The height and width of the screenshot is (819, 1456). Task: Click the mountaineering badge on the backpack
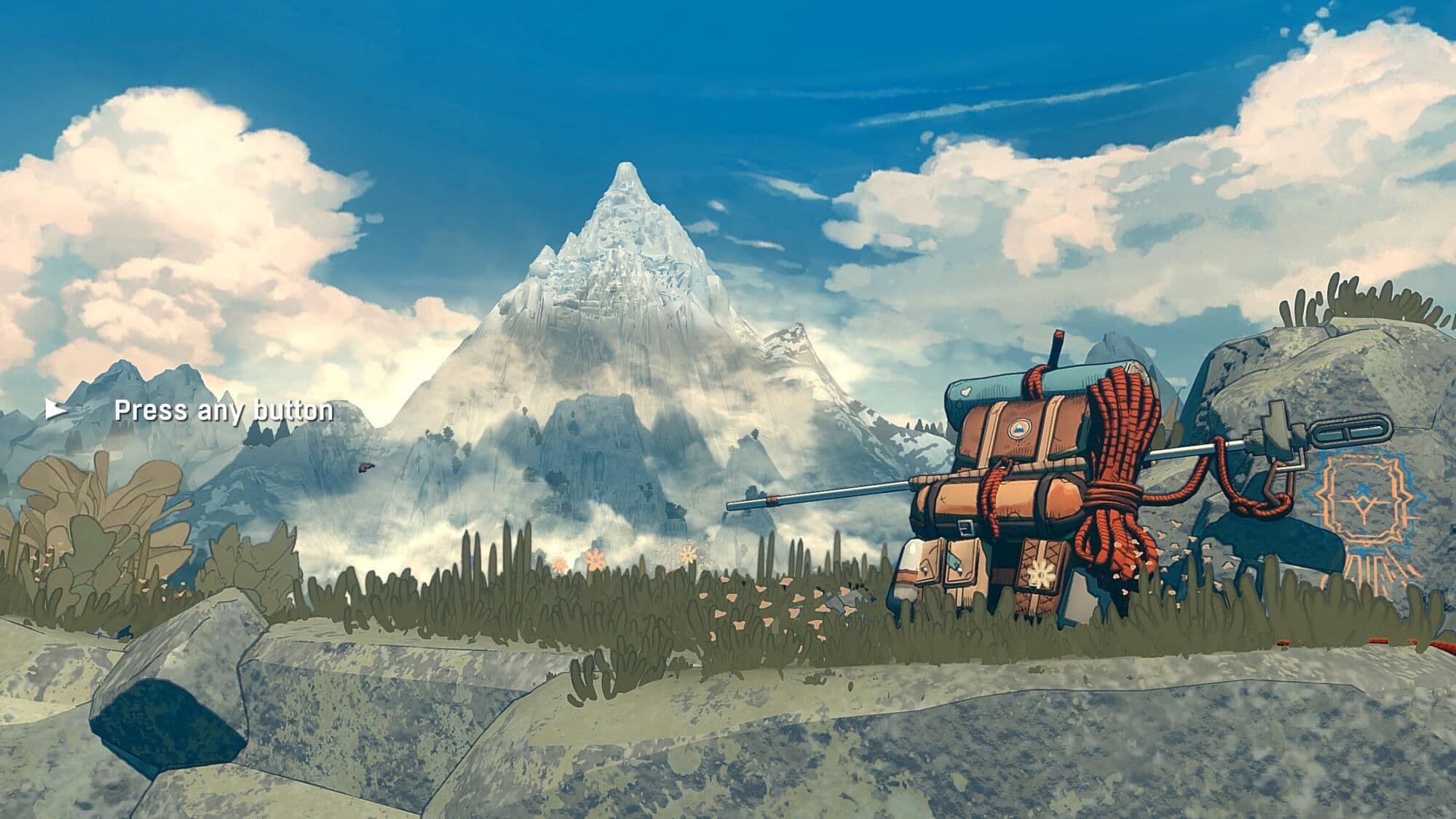point(1018,428)
